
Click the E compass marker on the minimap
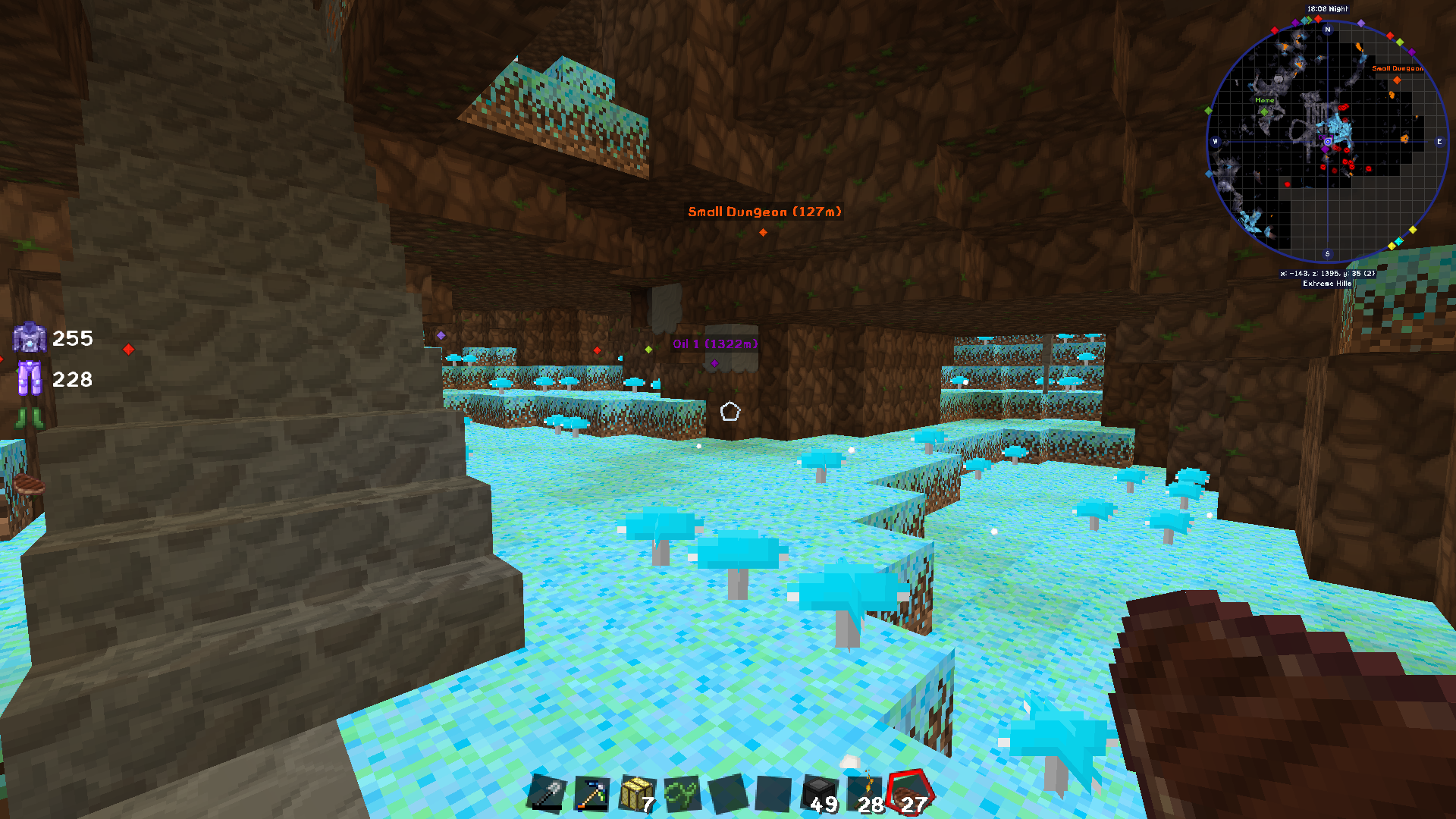(x=1439, y=142)
